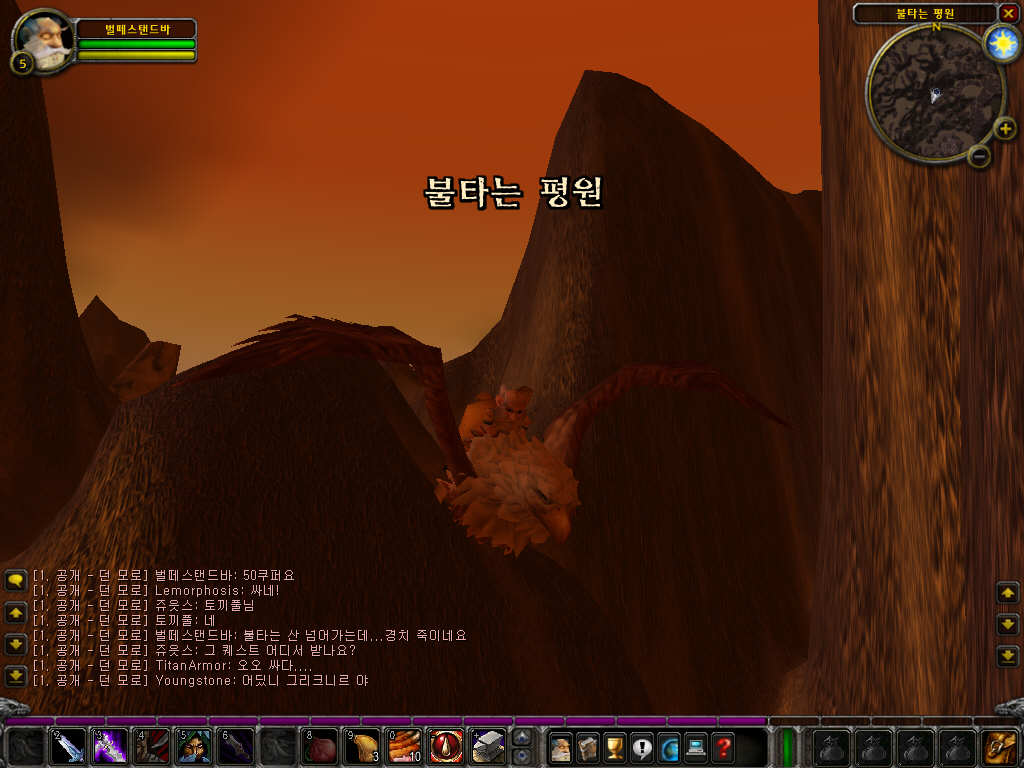
Task: Open the character info dwarf-face button
Action: pyautogui.click(x=561, y=747)
